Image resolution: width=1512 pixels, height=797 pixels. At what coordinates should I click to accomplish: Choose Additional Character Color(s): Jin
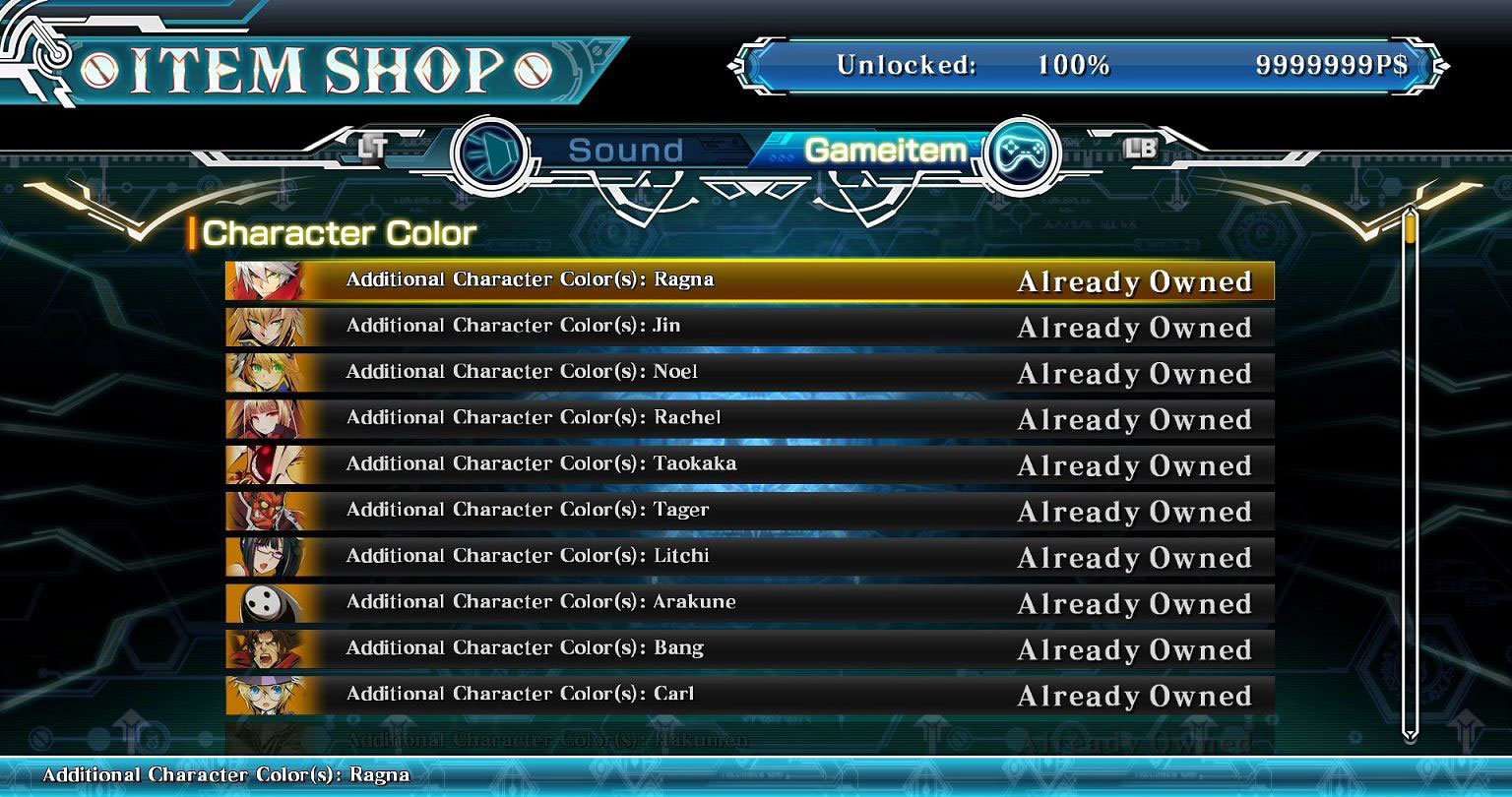(748, 327)
